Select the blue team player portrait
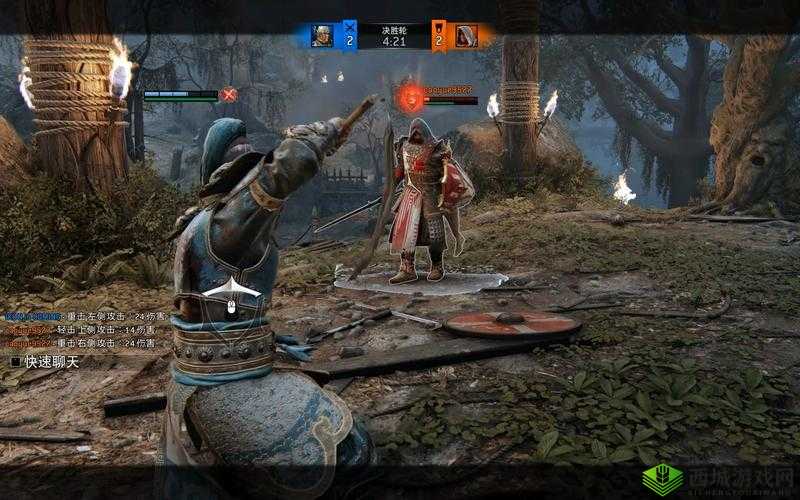This screenshot has width=800, height=500. pos(323,36)
